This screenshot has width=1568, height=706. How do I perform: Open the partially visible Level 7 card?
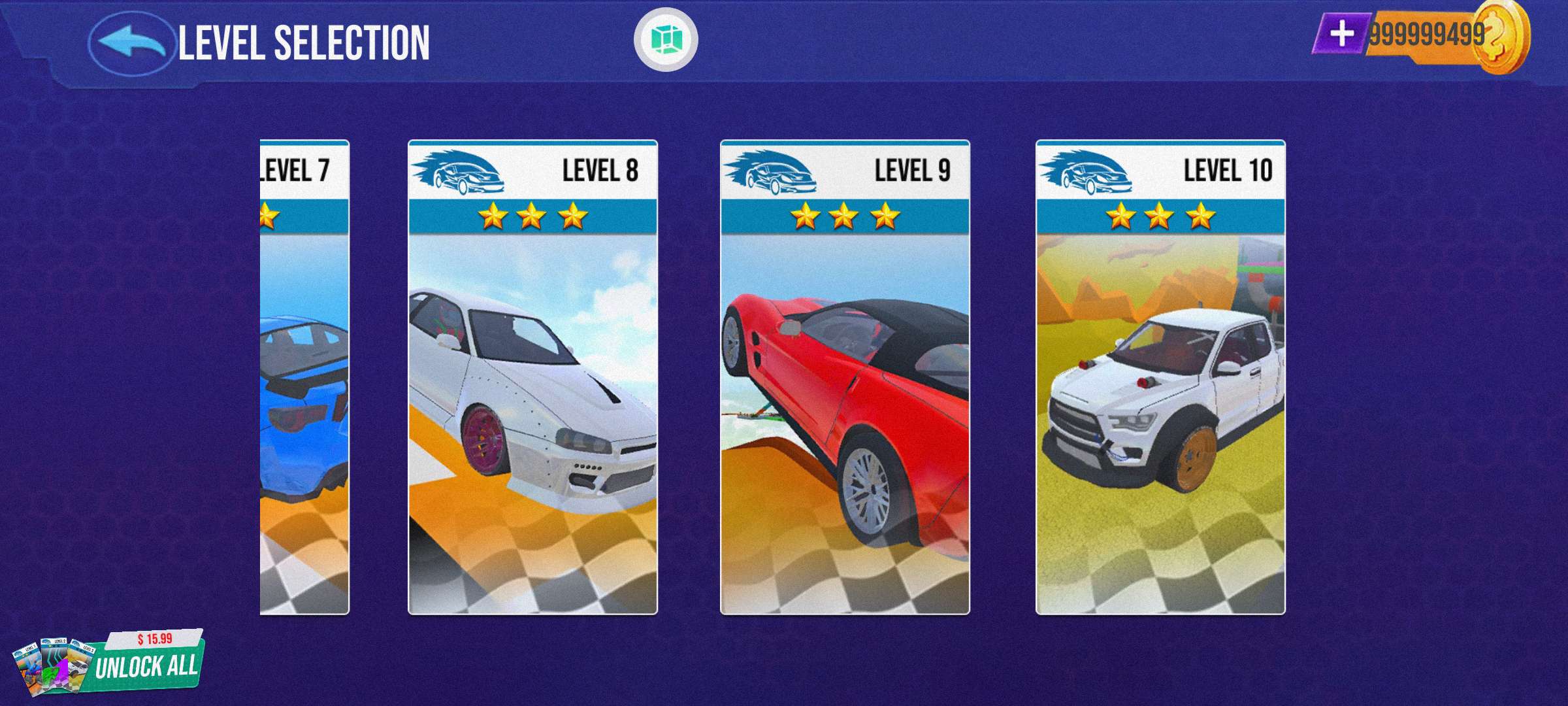pyautogui.click(x=304, y=377)
